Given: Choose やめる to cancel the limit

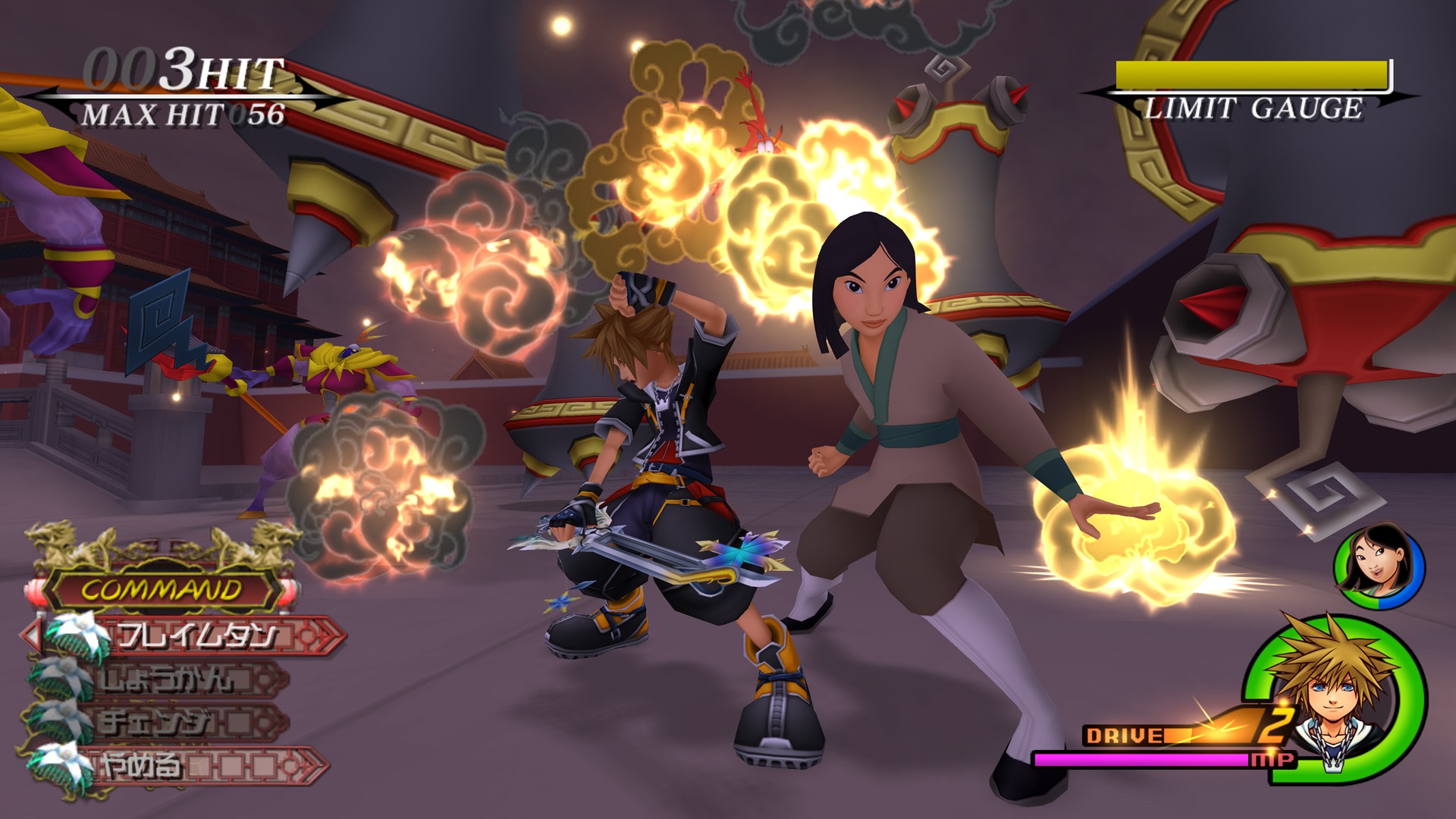Looking at the screenshot, I should click(x=143, y=766).
